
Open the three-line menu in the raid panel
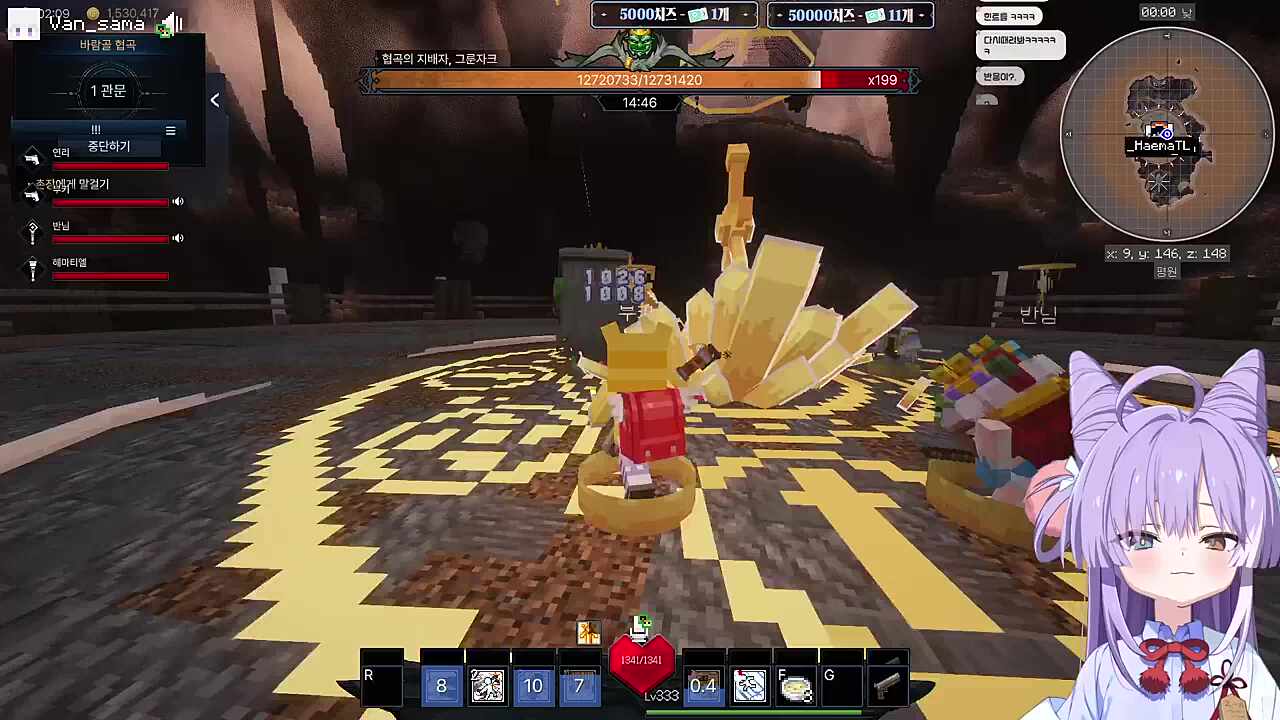pyautogui.click(x=170, y=131)
